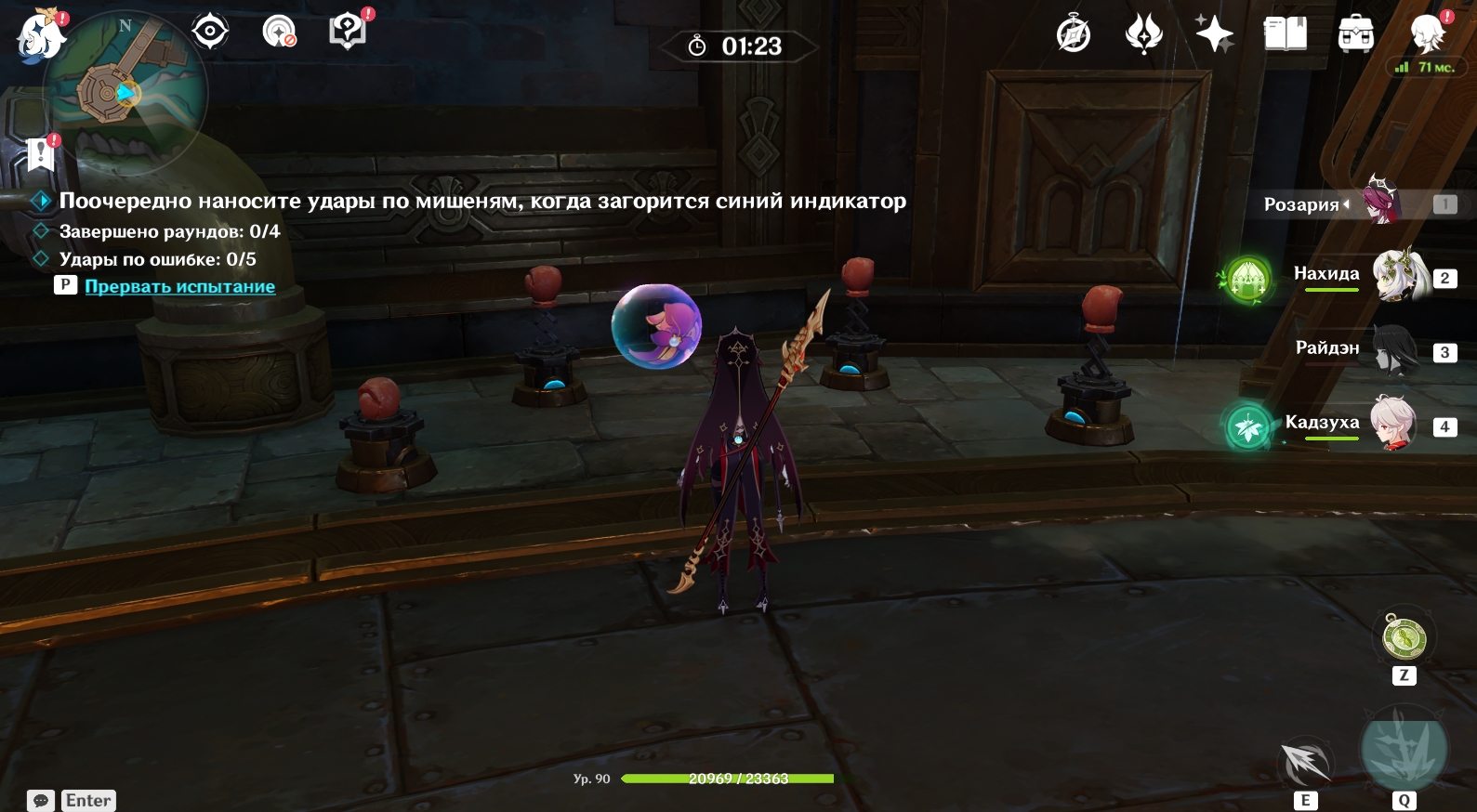Image resolution: width=1477 pixels, height=812 pixels.
Task: Activate Rosaria's elemental skill
Action: (x=1305, y=764)
